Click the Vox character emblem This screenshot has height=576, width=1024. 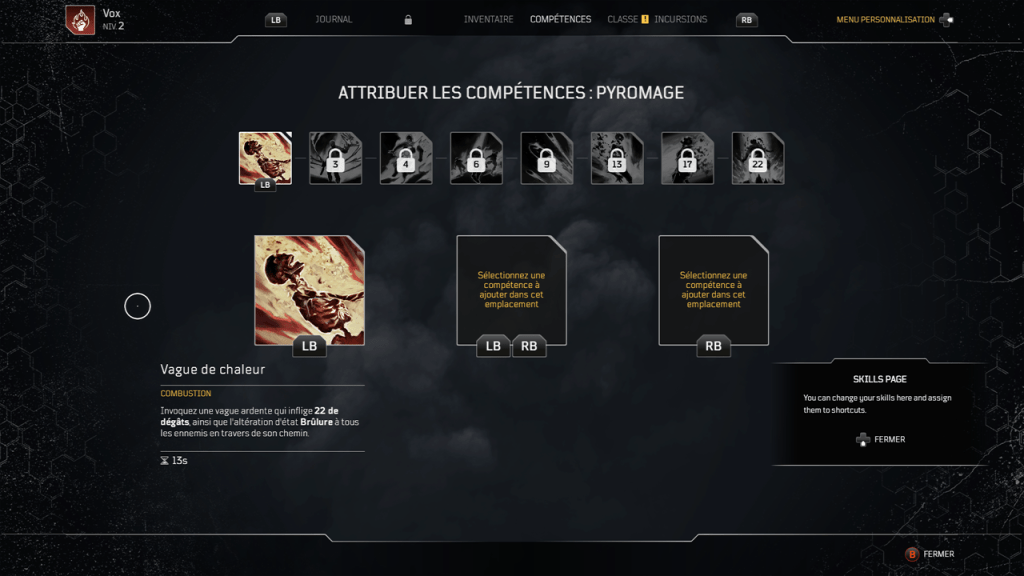click(80, 19)
